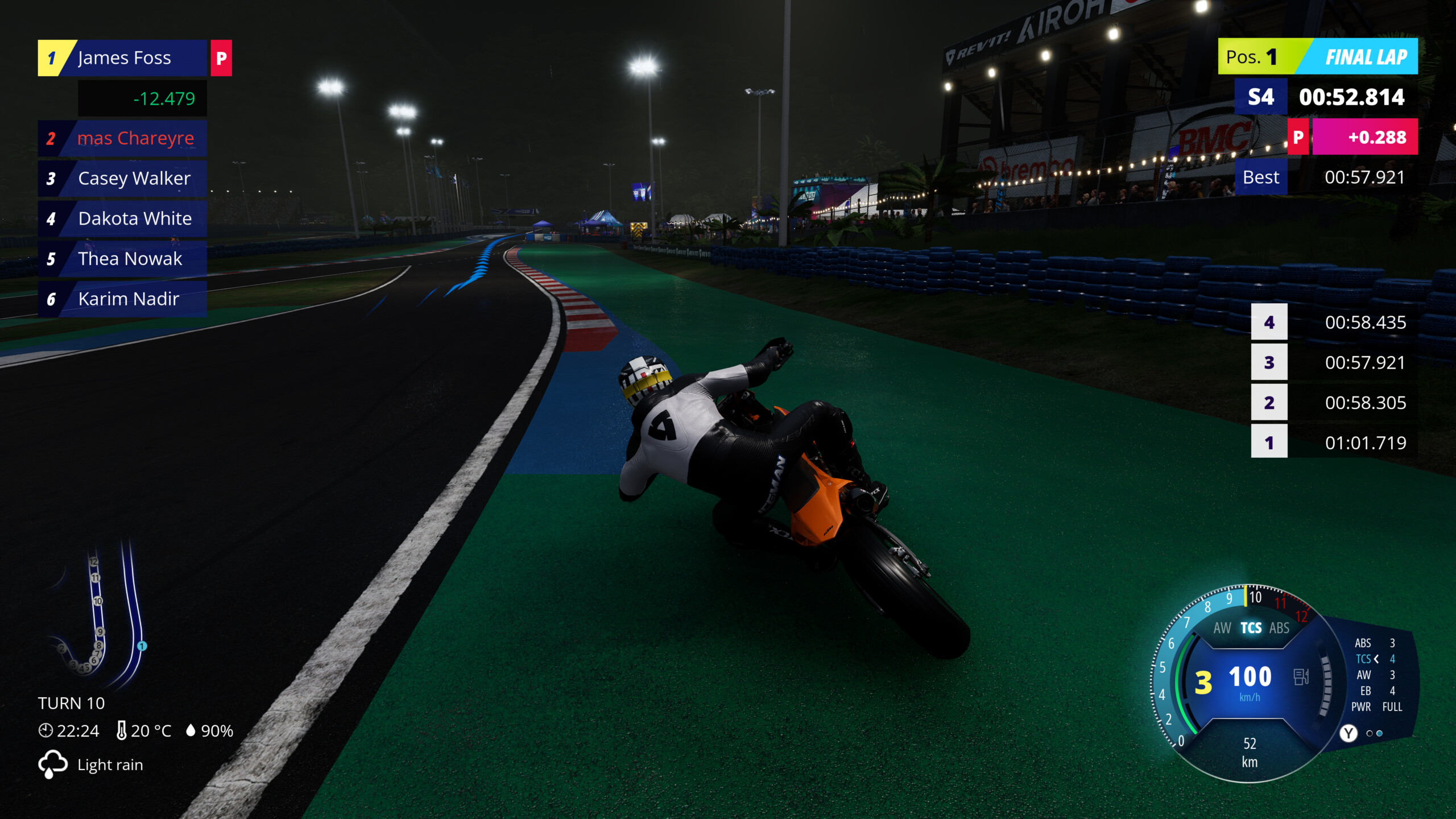
Task: Select the thermometer temperature icon
Action: (123, 731)
